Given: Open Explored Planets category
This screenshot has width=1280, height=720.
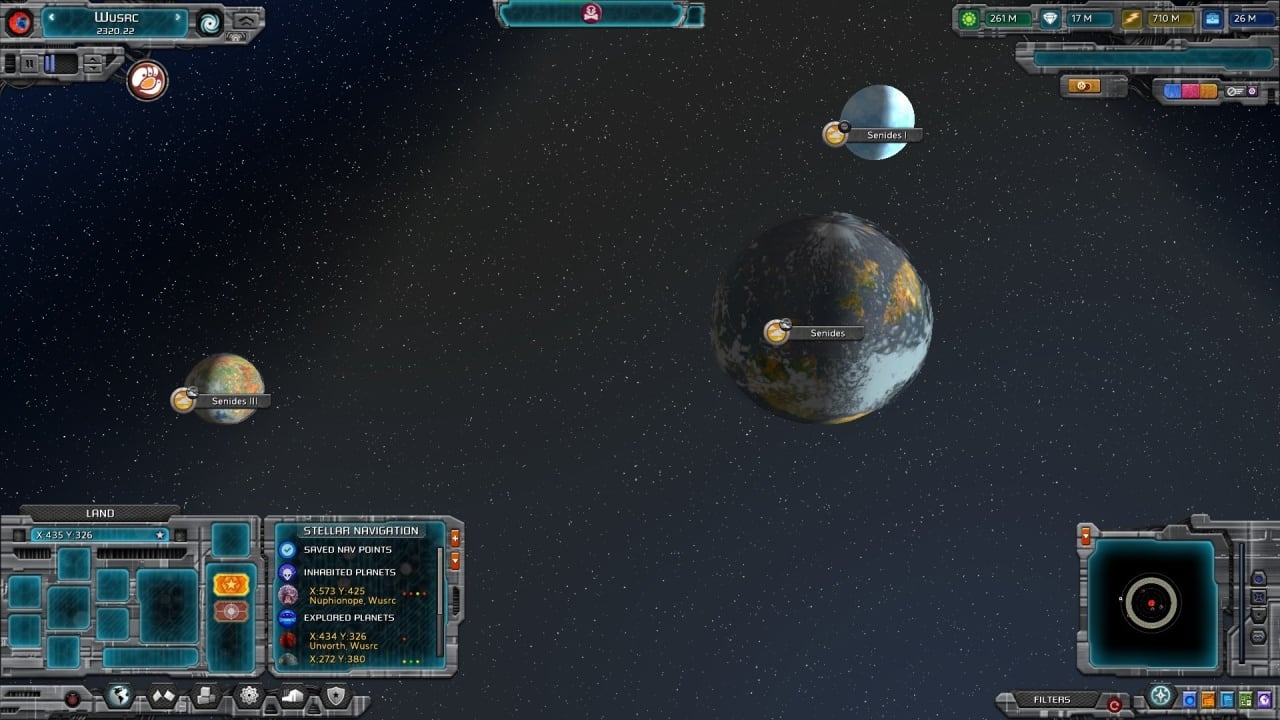Looking at the screenshot, I should (347, 618).
